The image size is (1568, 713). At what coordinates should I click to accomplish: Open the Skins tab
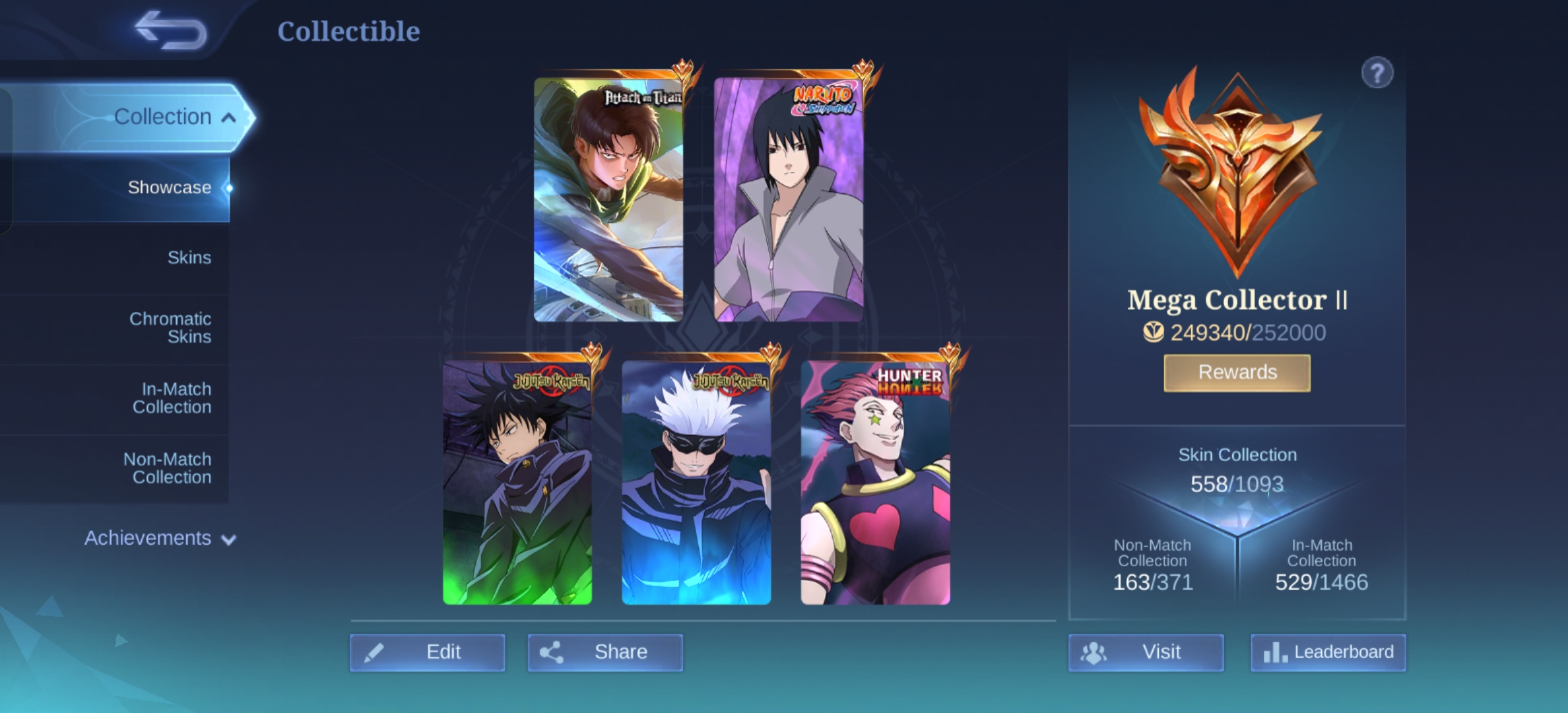click(x=189, y=257)
